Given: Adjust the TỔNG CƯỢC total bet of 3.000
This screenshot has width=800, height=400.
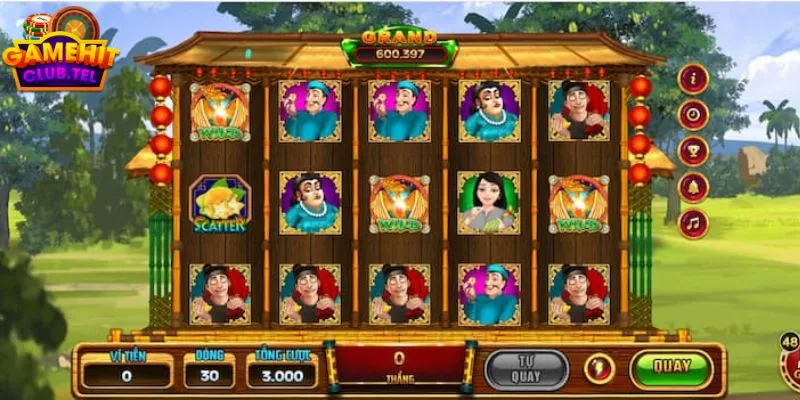Looking at the screenshot, I should [283, 375].
